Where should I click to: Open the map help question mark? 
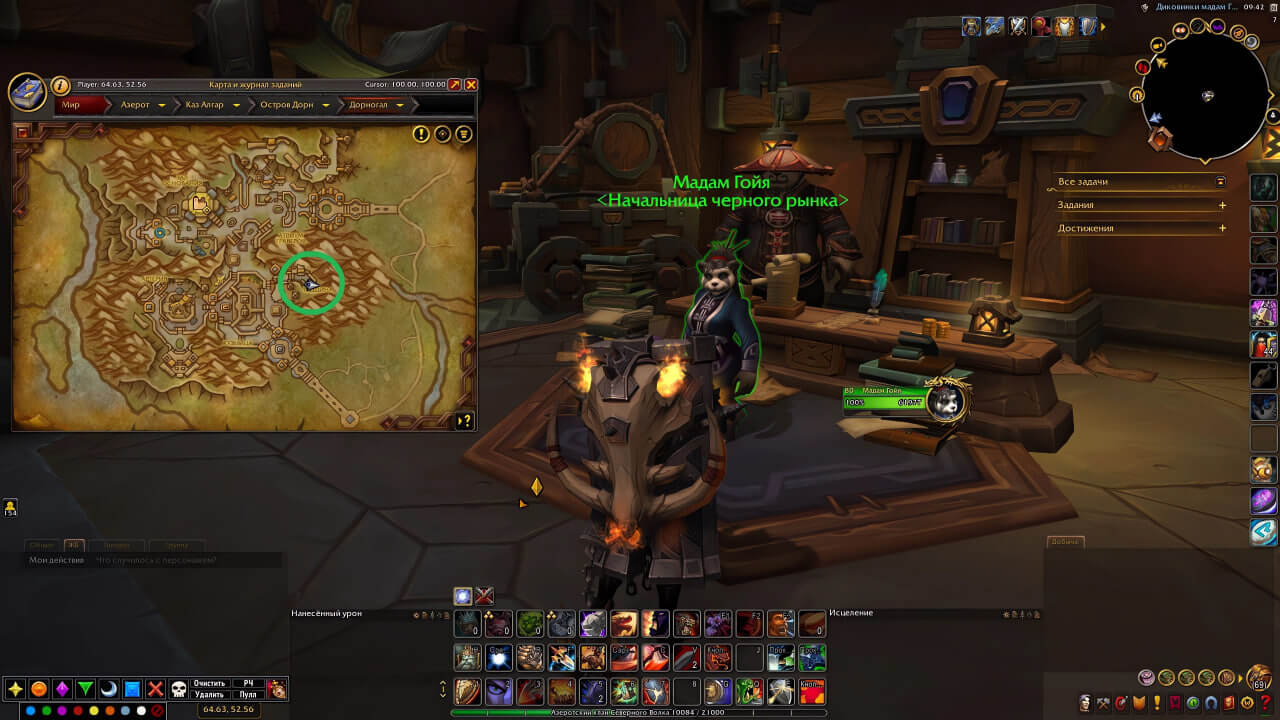(464, 421)
